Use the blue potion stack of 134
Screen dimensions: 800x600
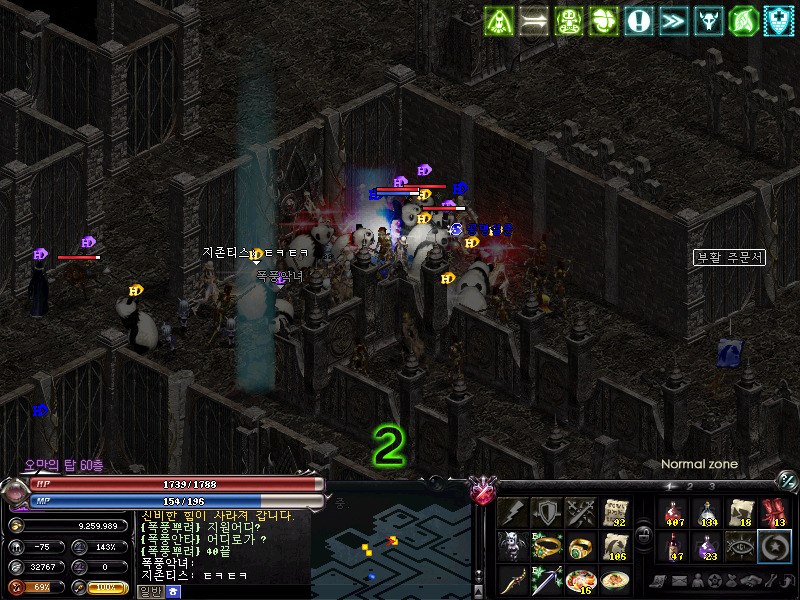tap(707, 513)
